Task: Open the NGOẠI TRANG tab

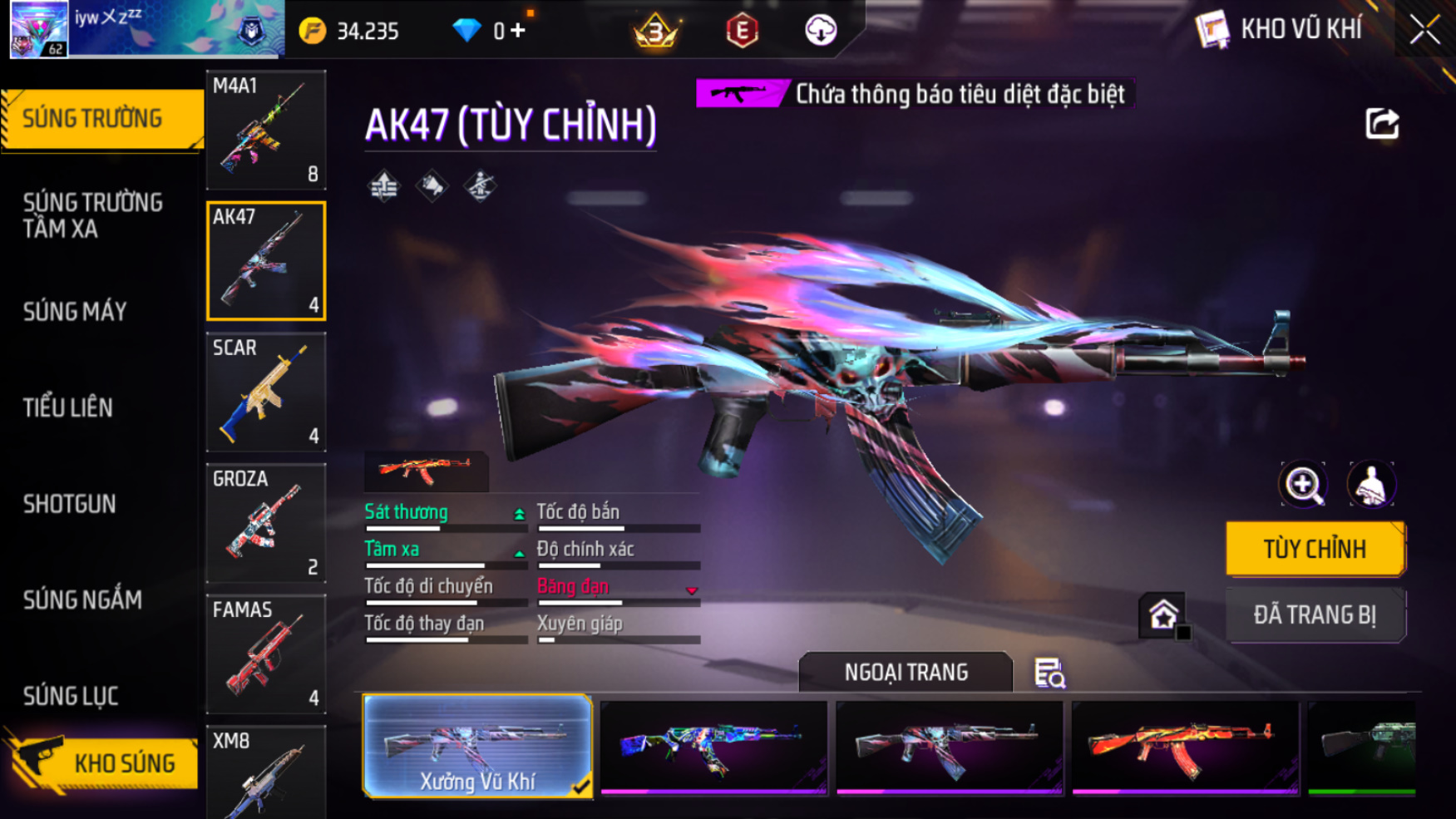Action: coord(906,672)
